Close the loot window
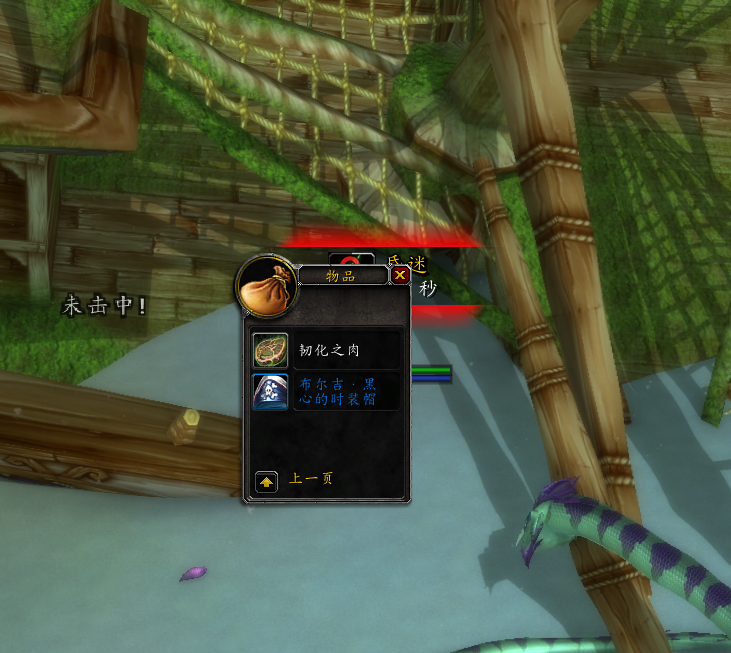Image resolution: width=731 pixels, height=653 pixels. (400, 275)
